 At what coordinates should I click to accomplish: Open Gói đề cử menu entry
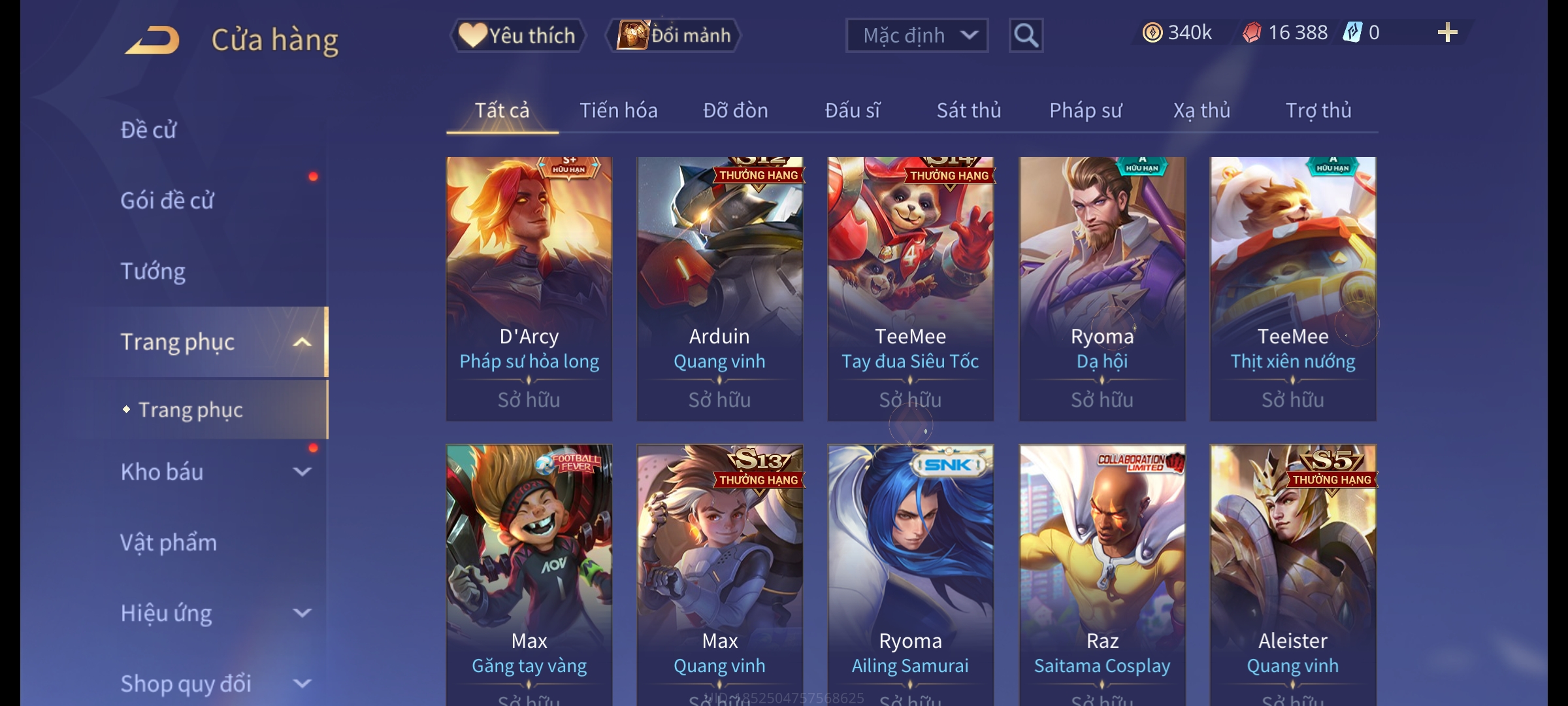[167, 201]
